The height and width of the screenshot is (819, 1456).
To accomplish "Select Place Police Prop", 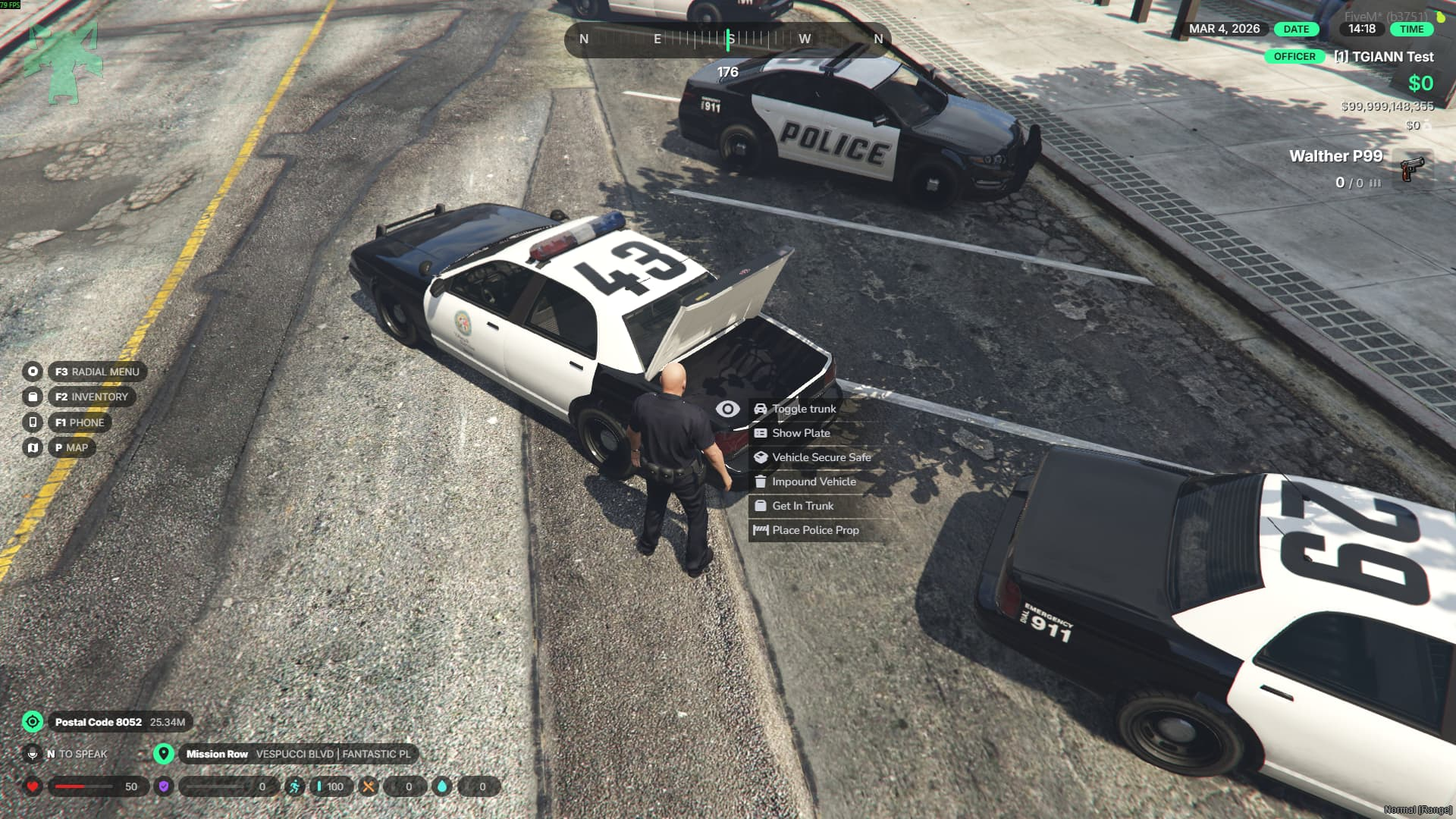I will point(814,530).
